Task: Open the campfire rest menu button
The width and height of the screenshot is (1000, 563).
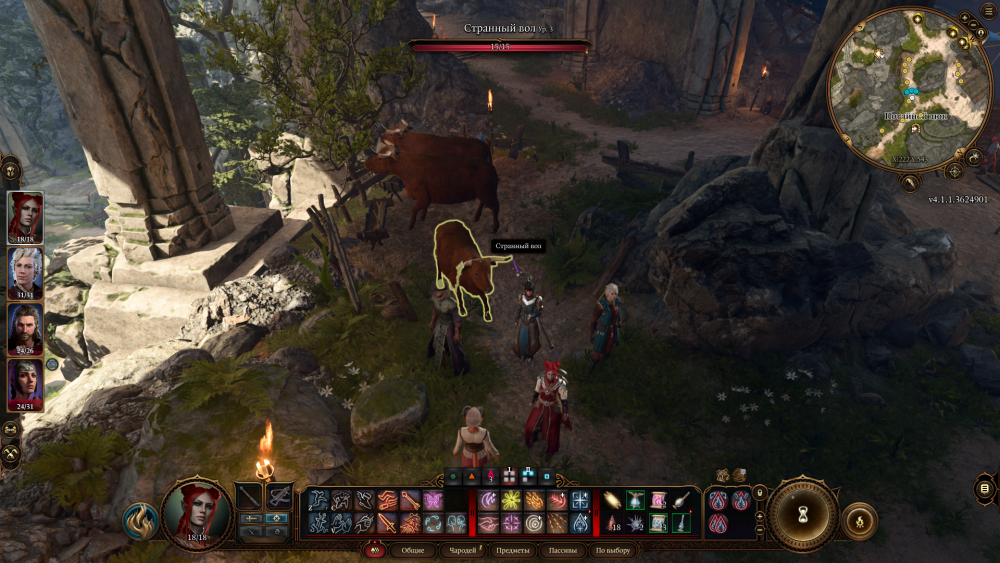Action: (x=860, y=520)
